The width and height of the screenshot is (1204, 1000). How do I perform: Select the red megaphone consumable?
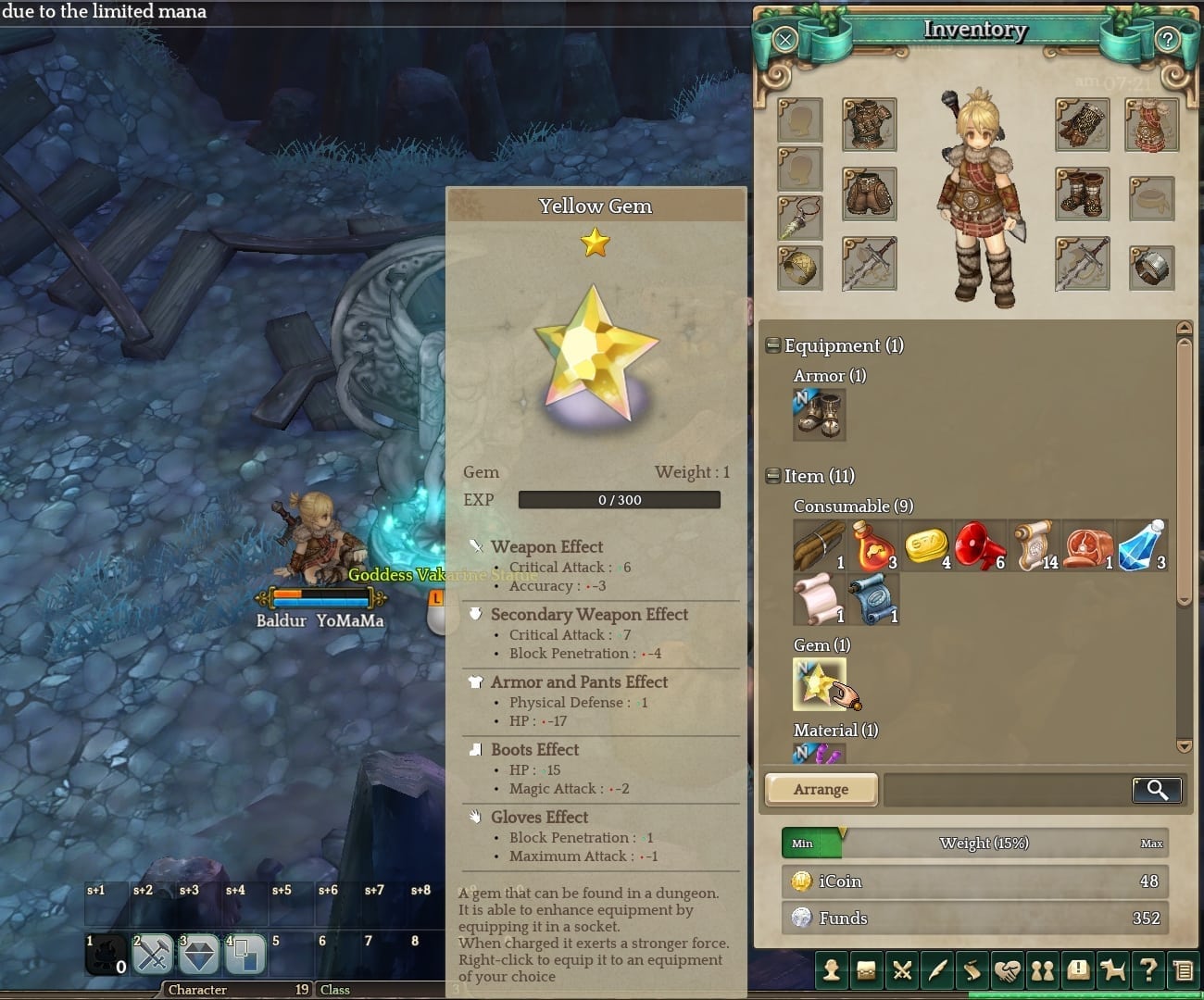[x=980, y=545]
